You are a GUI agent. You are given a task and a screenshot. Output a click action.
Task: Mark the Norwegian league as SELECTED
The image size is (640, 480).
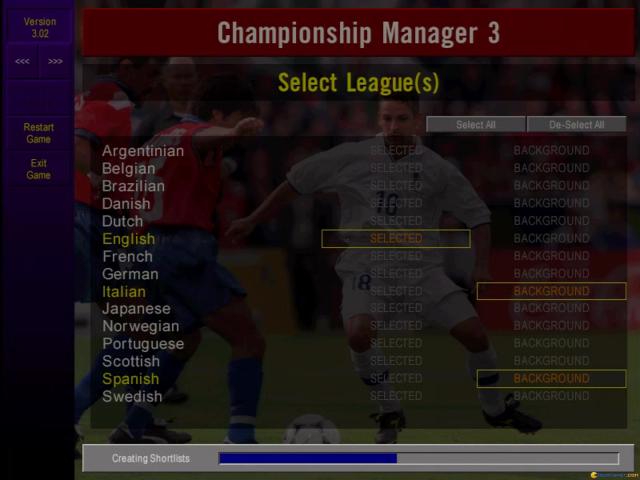pyautogui.click(x=396, y=326)
